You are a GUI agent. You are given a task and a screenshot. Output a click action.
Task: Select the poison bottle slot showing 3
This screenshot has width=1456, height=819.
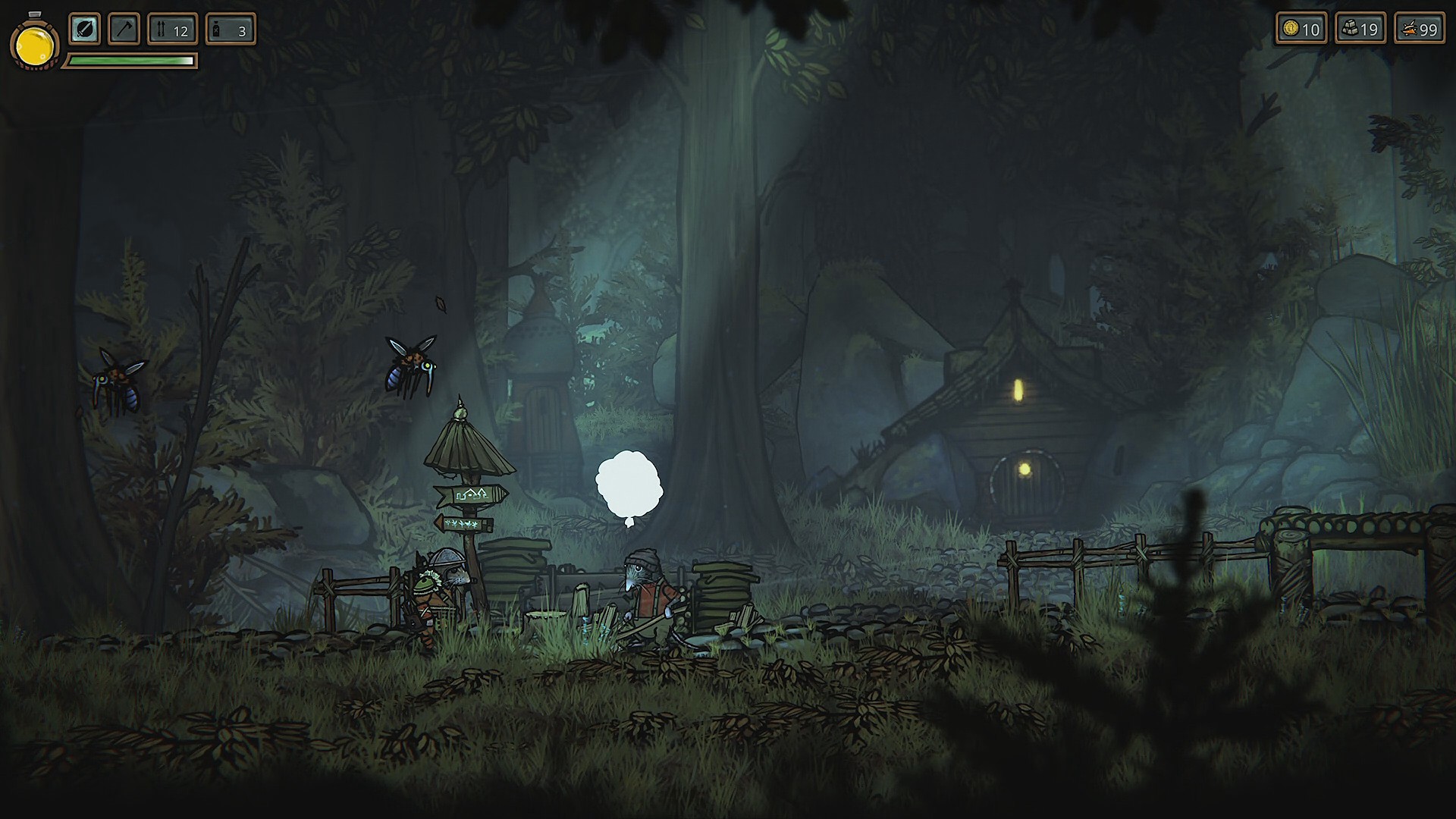[231, 30]
